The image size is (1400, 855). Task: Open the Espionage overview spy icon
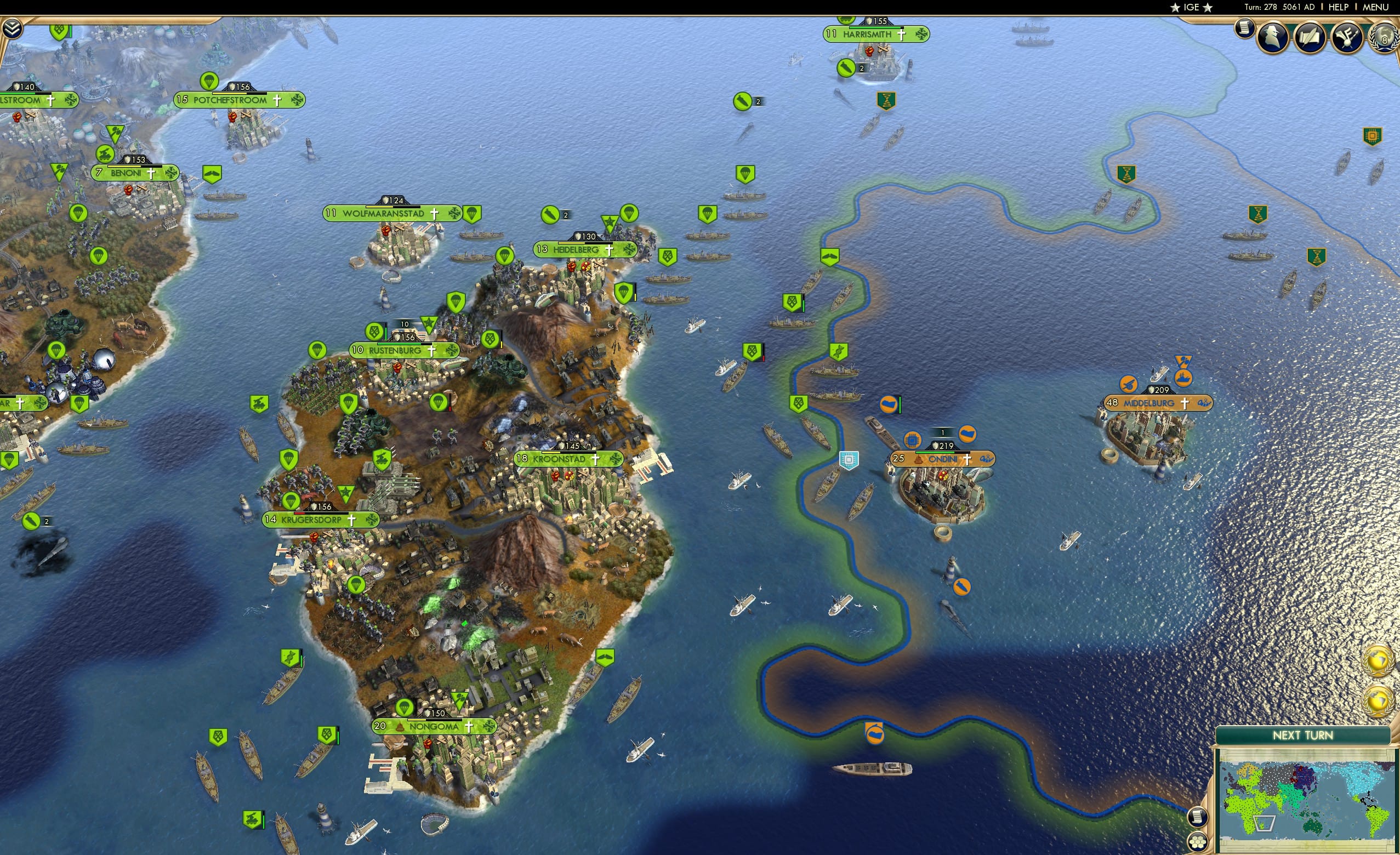[1272, 36]
